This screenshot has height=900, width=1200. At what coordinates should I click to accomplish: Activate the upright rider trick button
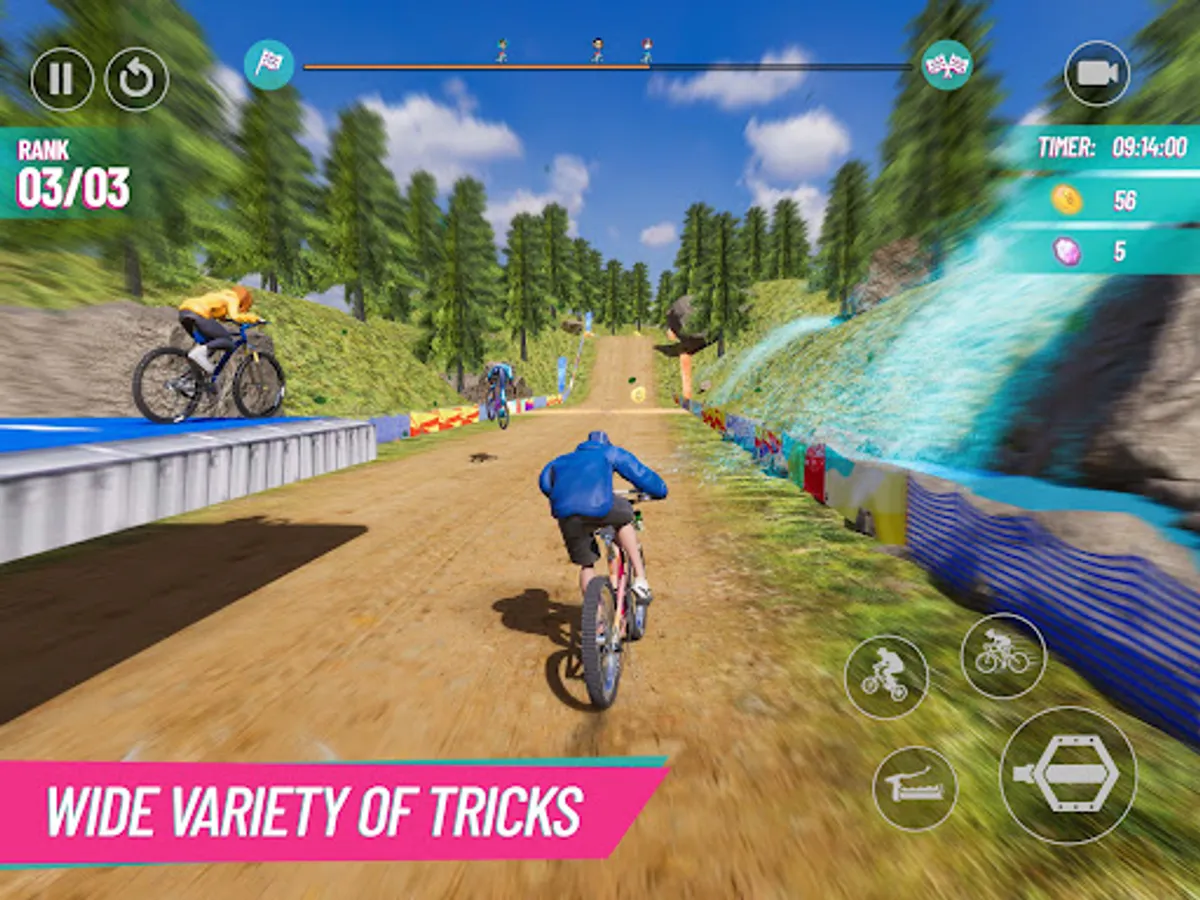(1003, 655)
